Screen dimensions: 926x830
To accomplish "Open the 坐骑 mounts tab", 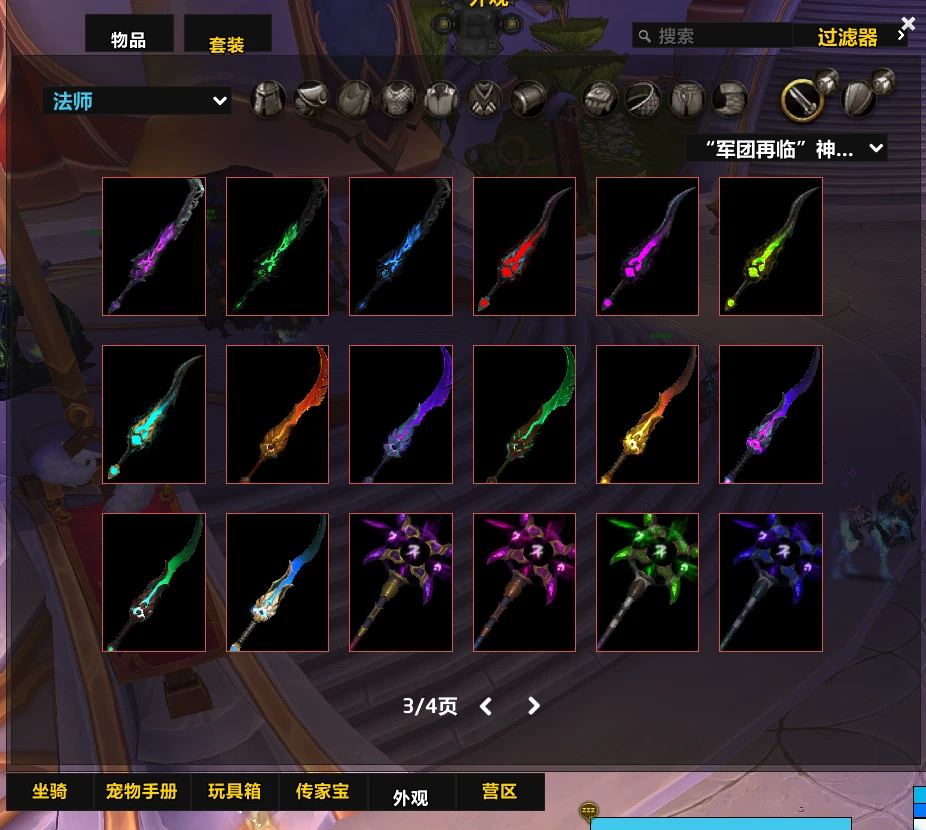I will pos(50,792).
